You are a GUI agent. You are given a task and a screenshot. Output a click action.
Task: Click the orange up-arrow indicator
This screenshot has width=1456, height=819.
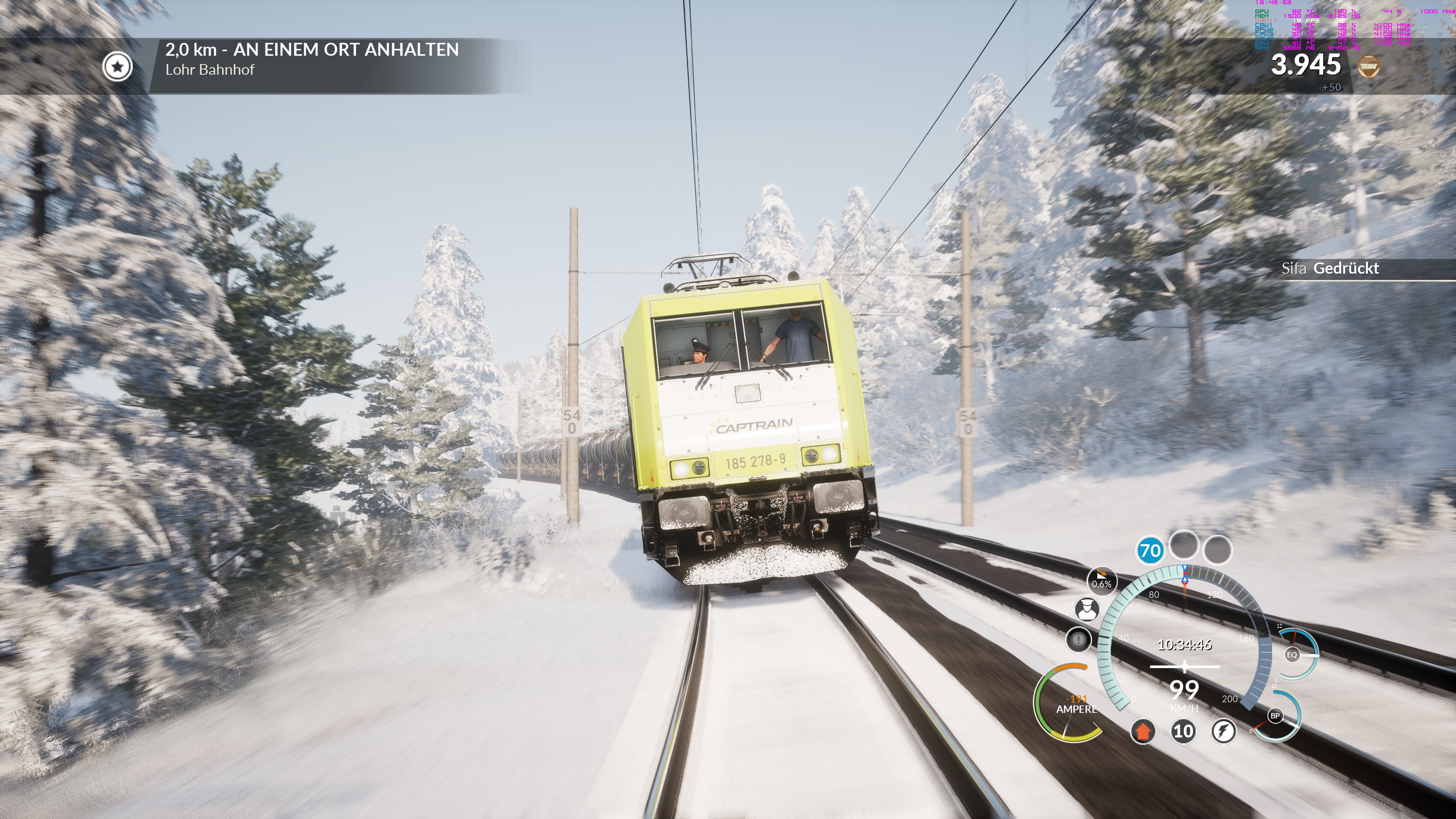pyautogui.click(x=1142, y=731)
